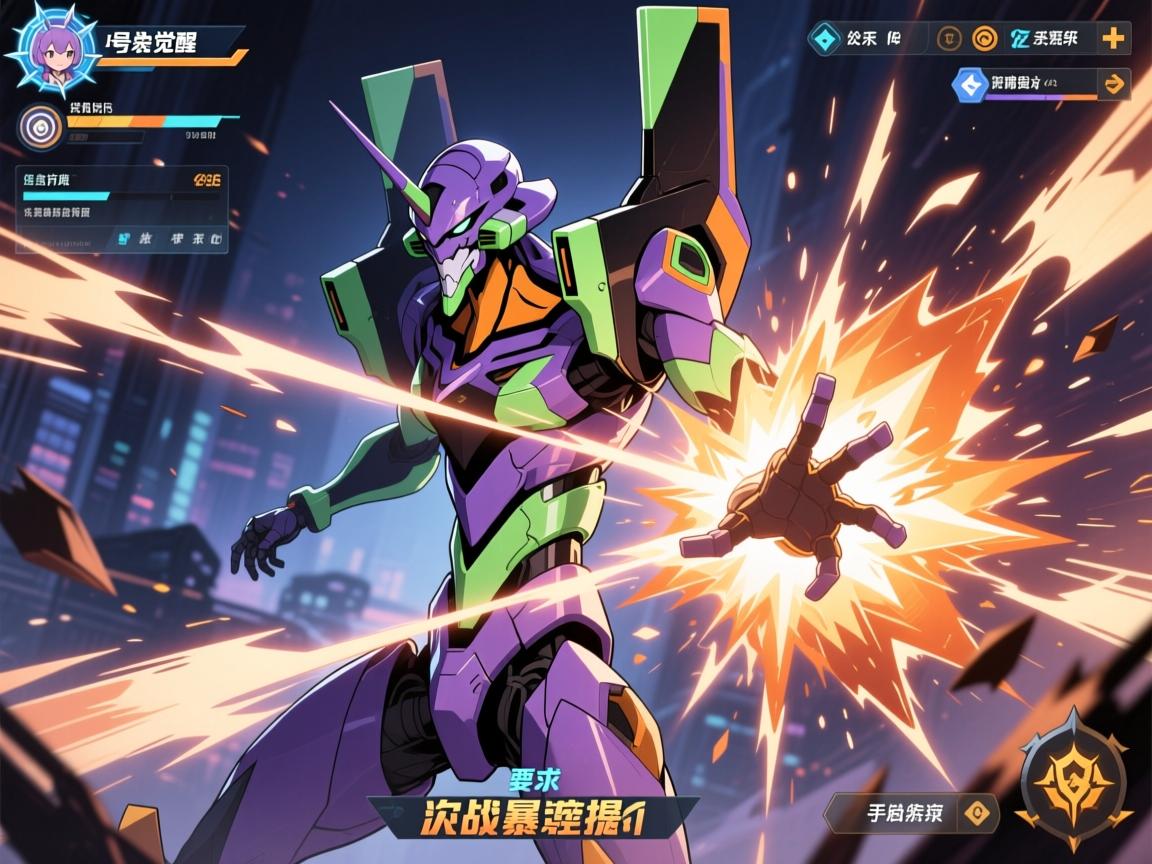Viewport: 1152px width, 864px height.
Task: Tap the orange arrow button
Action: [x=1112, y=85]
